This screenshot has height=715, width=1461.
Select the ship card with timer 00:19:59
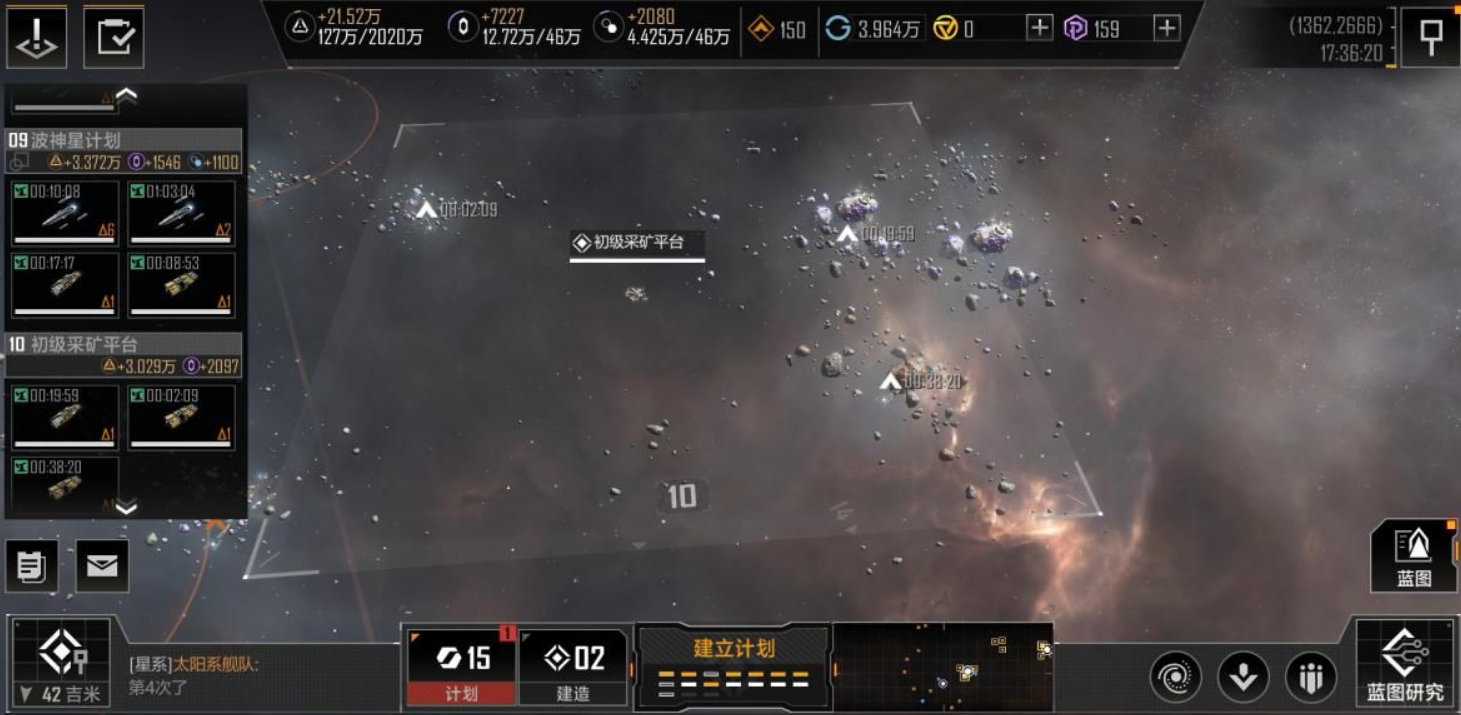coord(65,417)
